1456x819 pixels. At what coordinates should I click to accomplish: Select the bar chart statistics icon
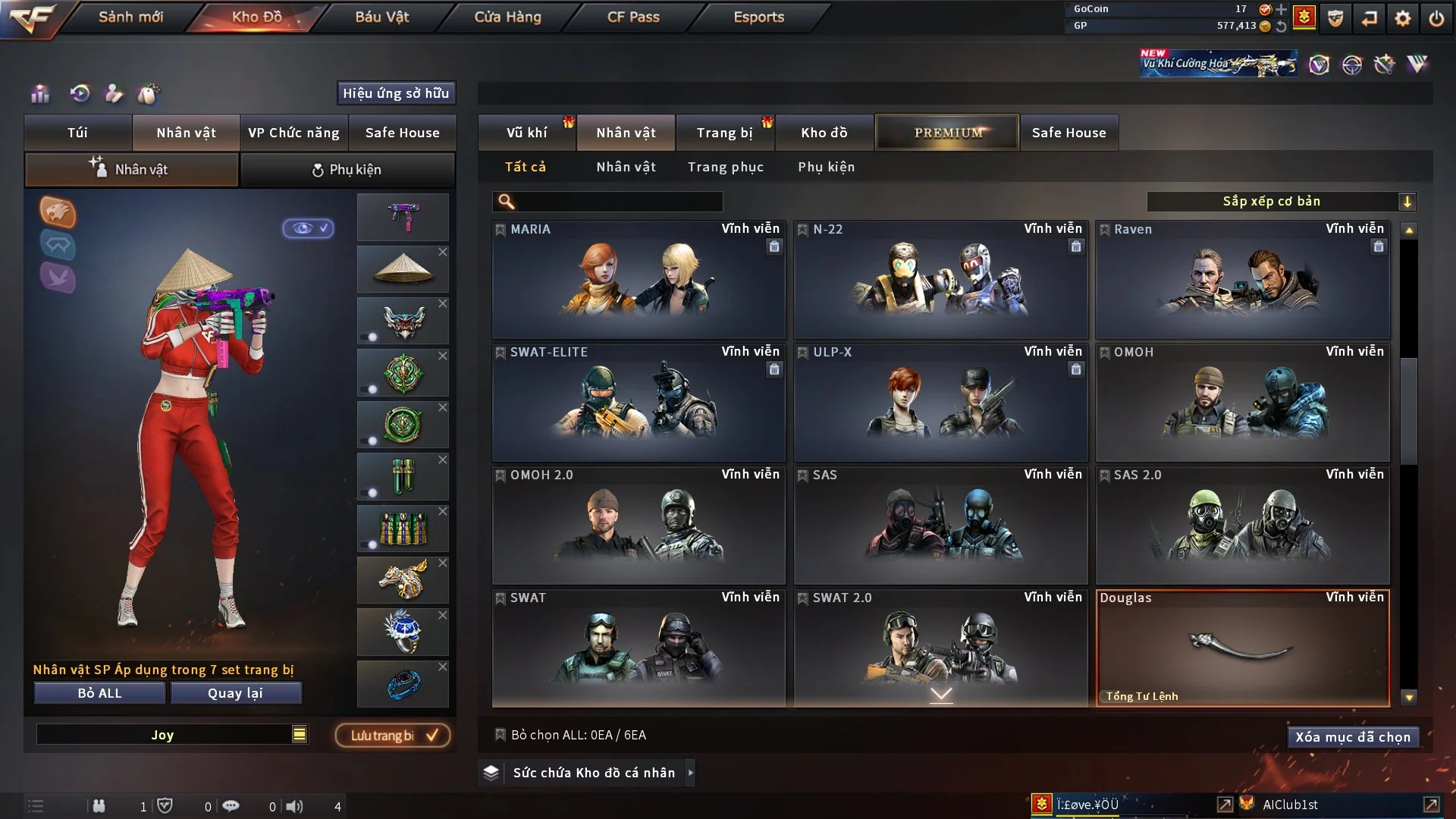39,94
